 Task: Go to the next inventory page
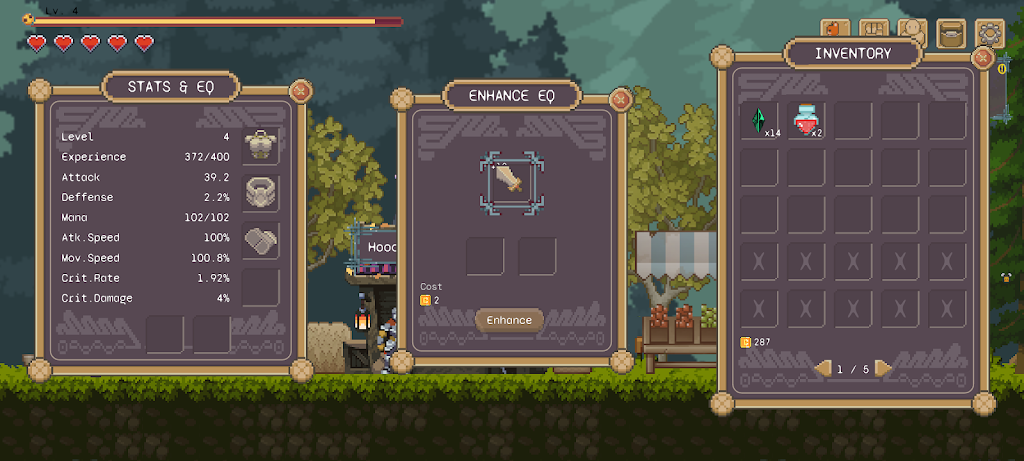883,369
